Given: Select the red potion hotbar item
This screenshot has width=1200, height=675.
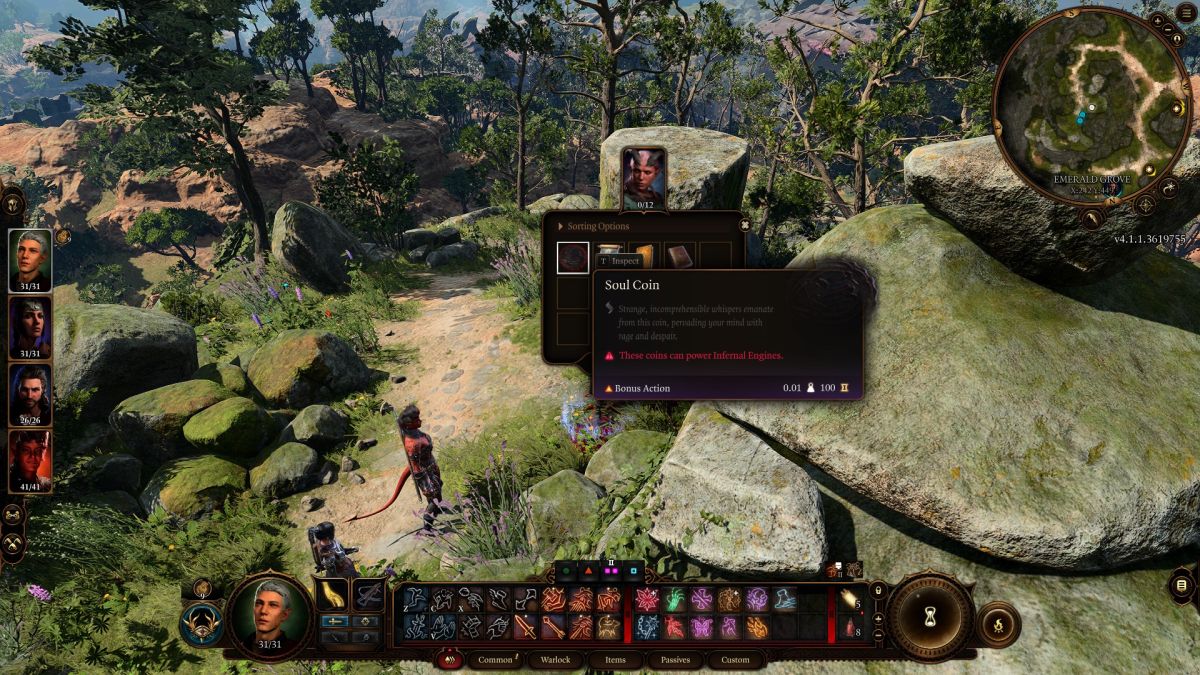Looking at the screenshot, I should (x=849, y=628).
